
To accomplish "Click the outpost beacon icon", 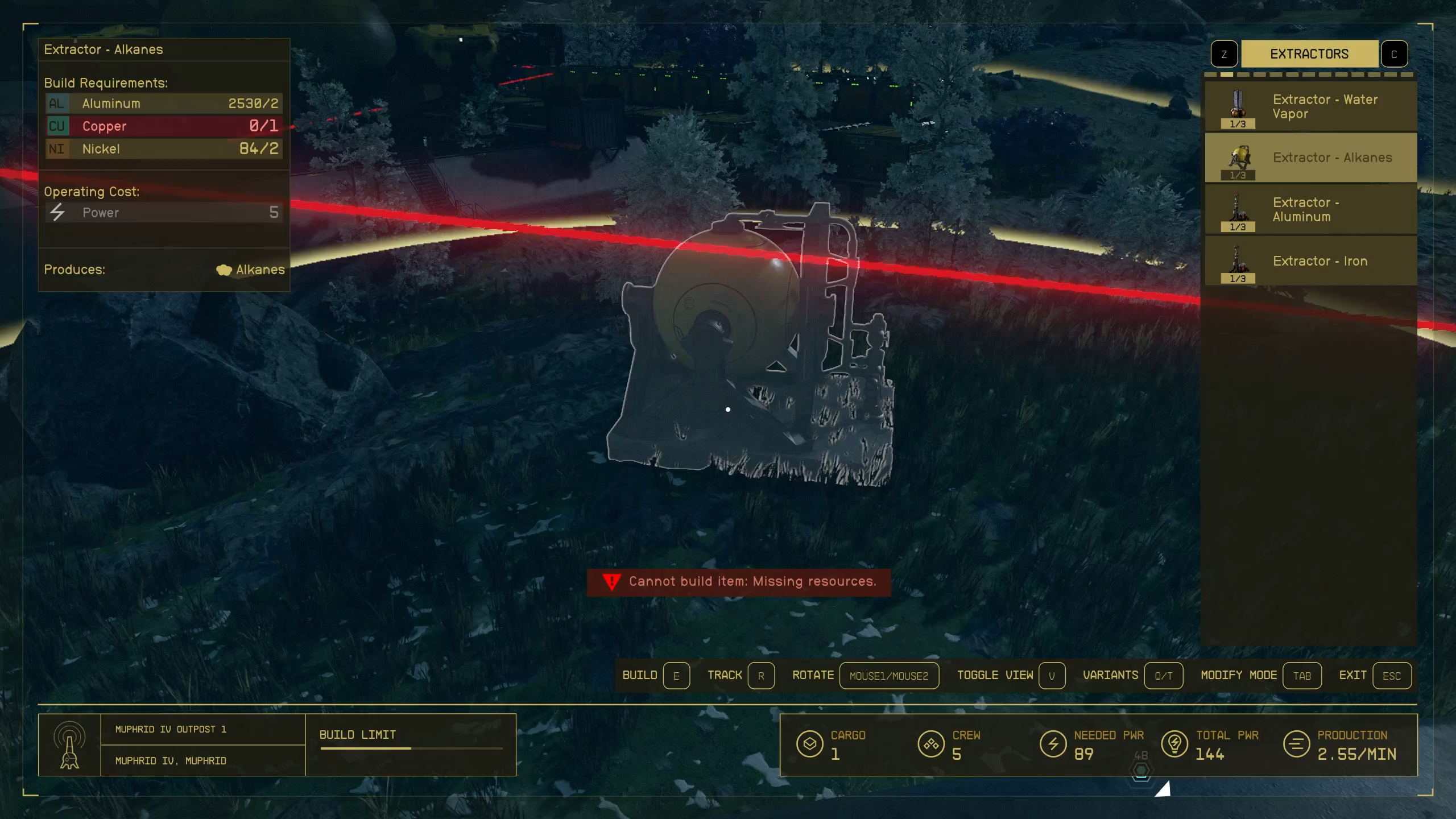I will pos(69,745).
